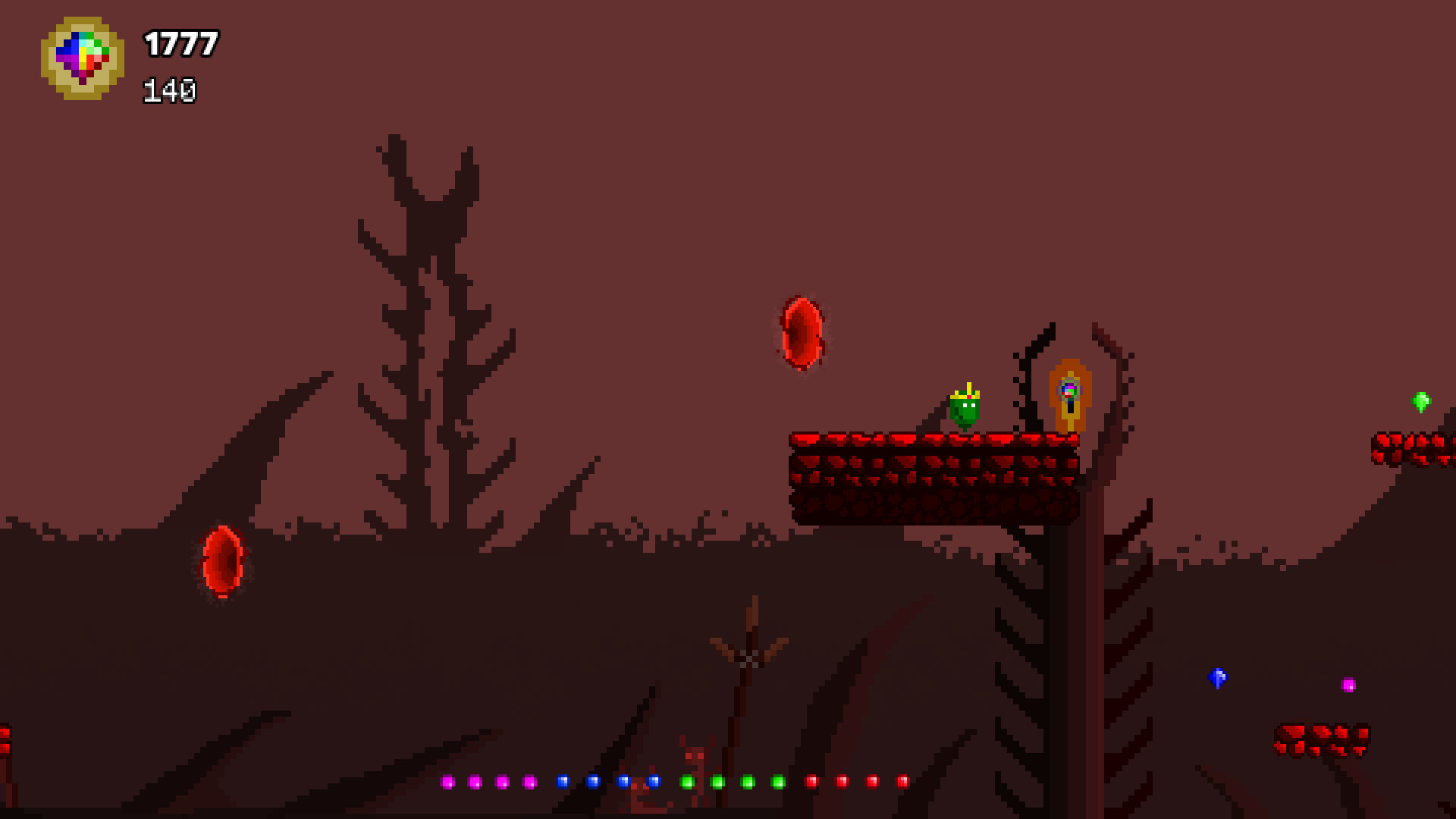Click the blue gem on the lower right
Screen dimensions: 1456x819
[x=1216, y=677]
